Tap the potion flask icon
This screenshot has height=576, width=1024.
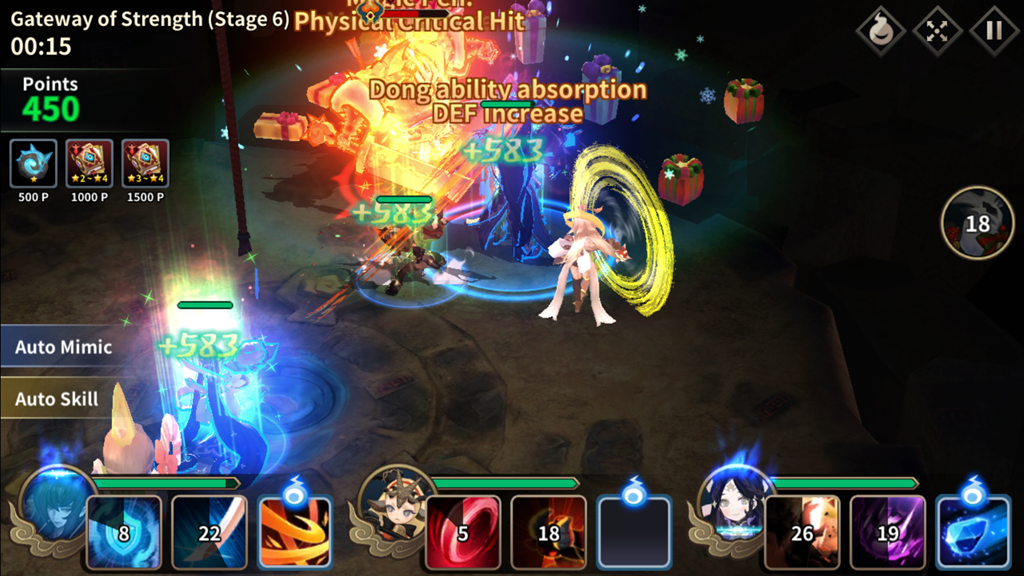tap(880, 30)
